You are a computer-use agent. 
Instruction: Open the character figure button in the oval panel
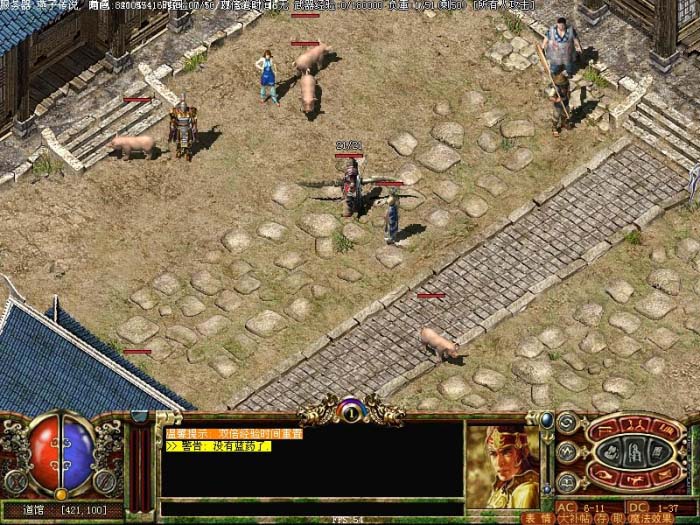click(635, 452)
